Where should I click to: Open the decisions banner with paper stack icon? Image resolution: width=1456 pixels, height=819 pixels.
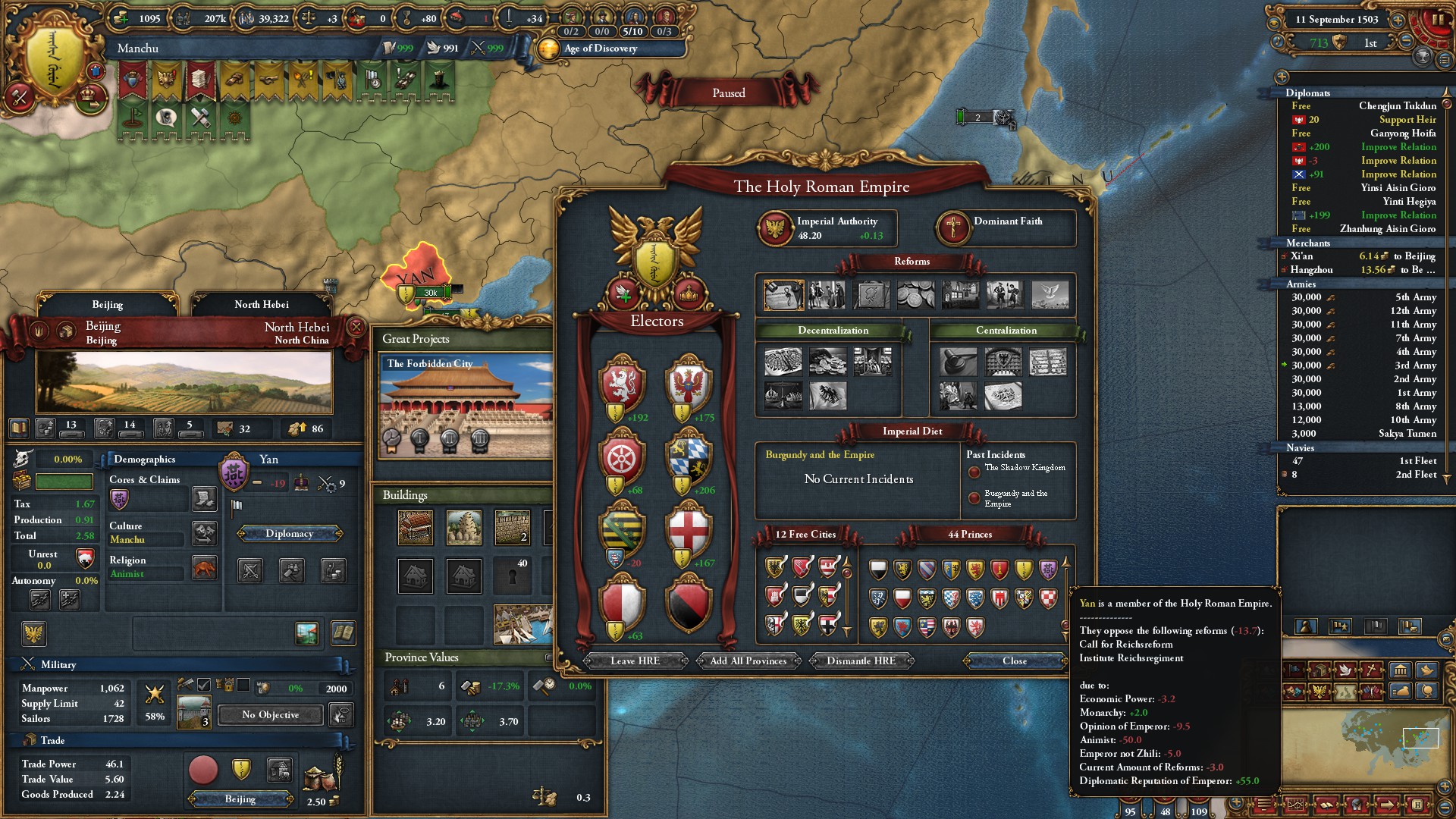[200, 78]
